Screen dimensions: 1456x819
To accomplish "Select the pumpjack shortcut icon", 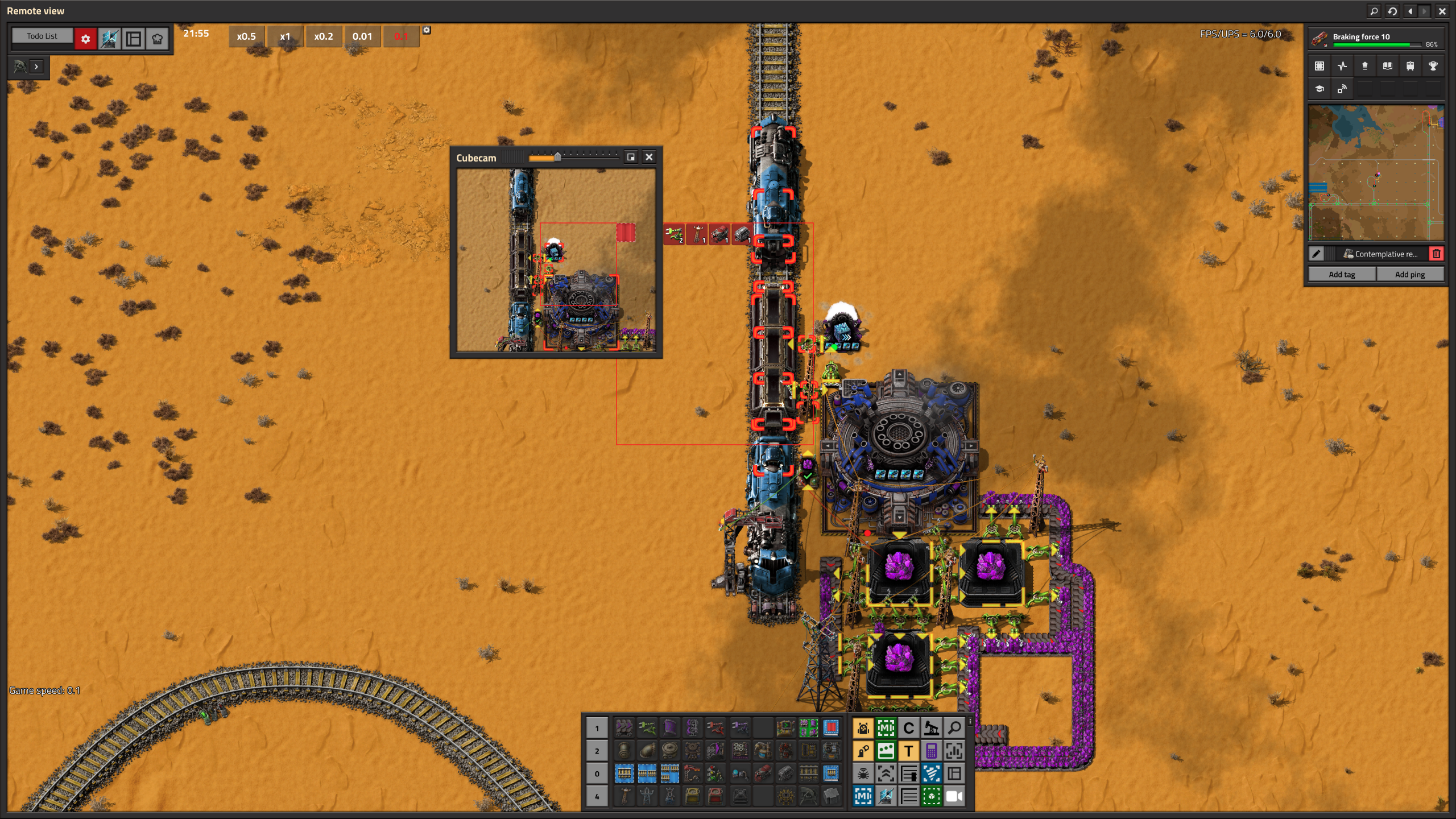I will click(x=932, y=729).
